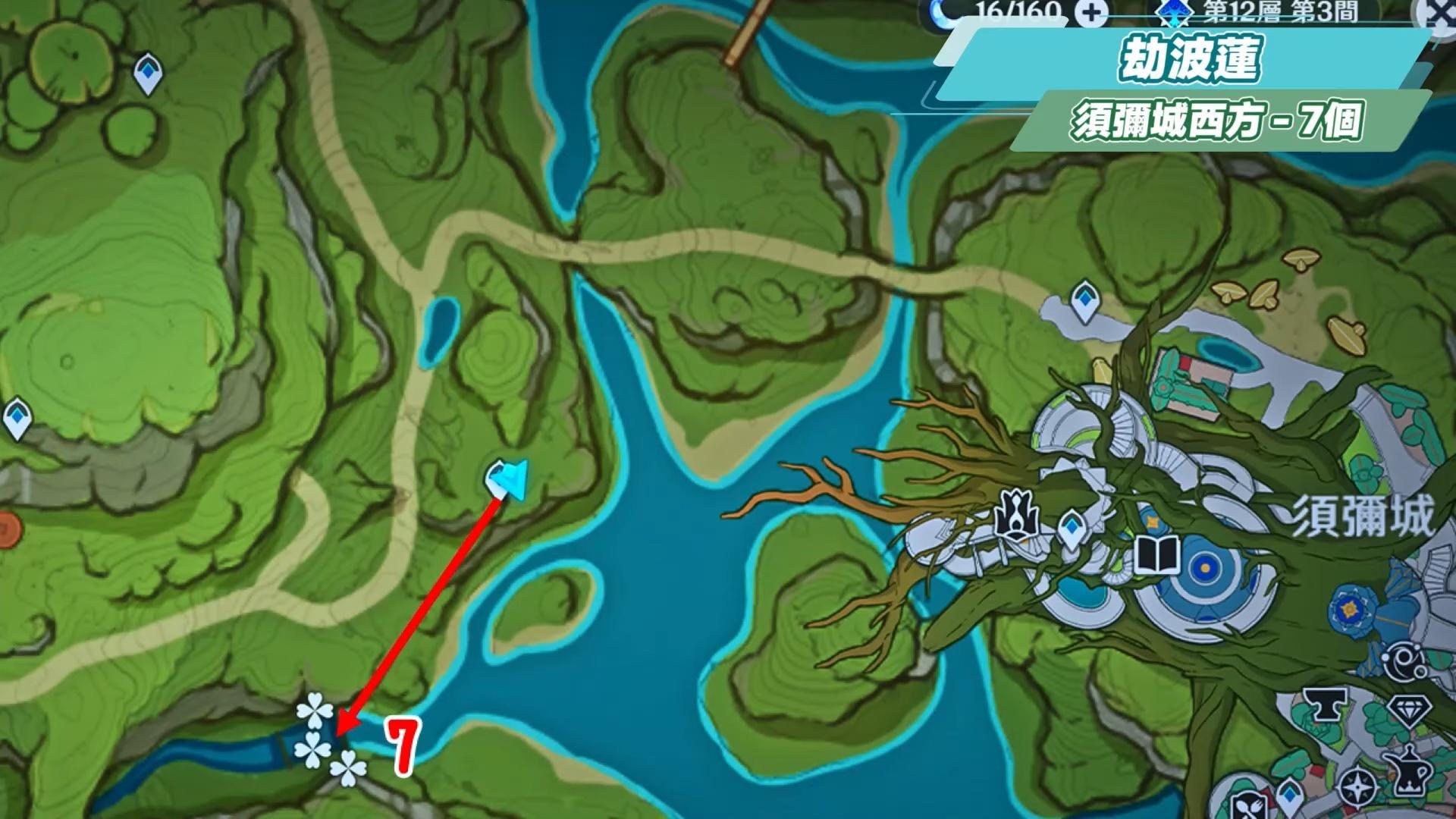Click the plus button beside the resin count
Image resolution: width=1456 pixels, height=819 pixels.
pos(1091,13)
